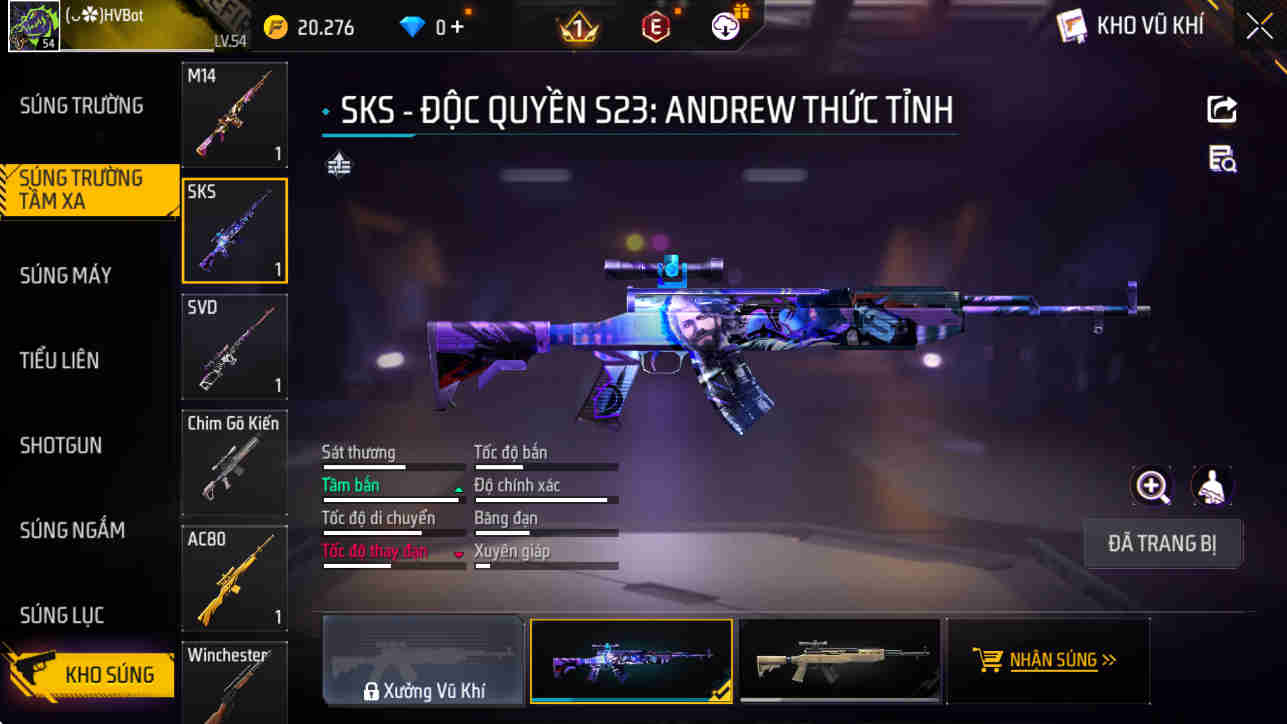Open the cloud download rewards icon
Image resolution: width=1287 pixels, height=724 pixels.
[726, 25]
